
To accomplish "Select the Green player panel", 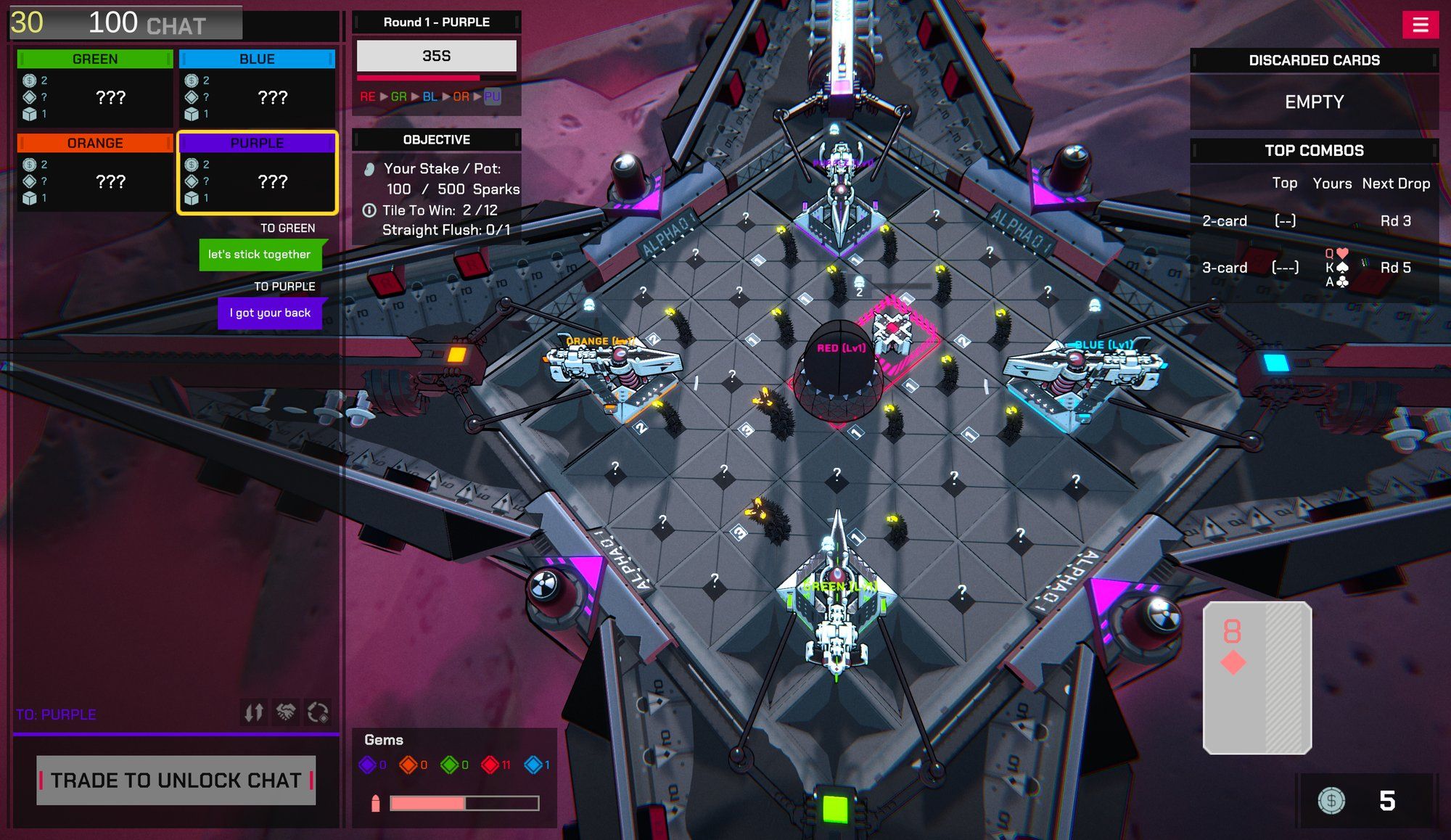I will click(x=95, y=88).
